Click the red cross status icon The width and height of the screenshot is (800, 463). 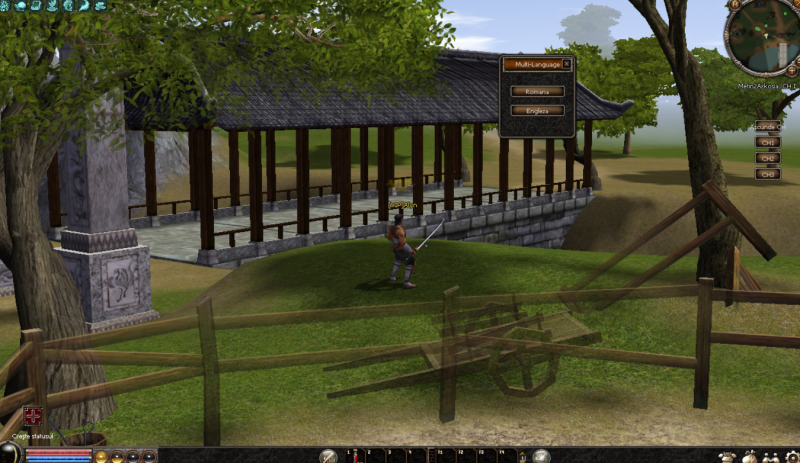pyautogui.click(x=32, y=416)
